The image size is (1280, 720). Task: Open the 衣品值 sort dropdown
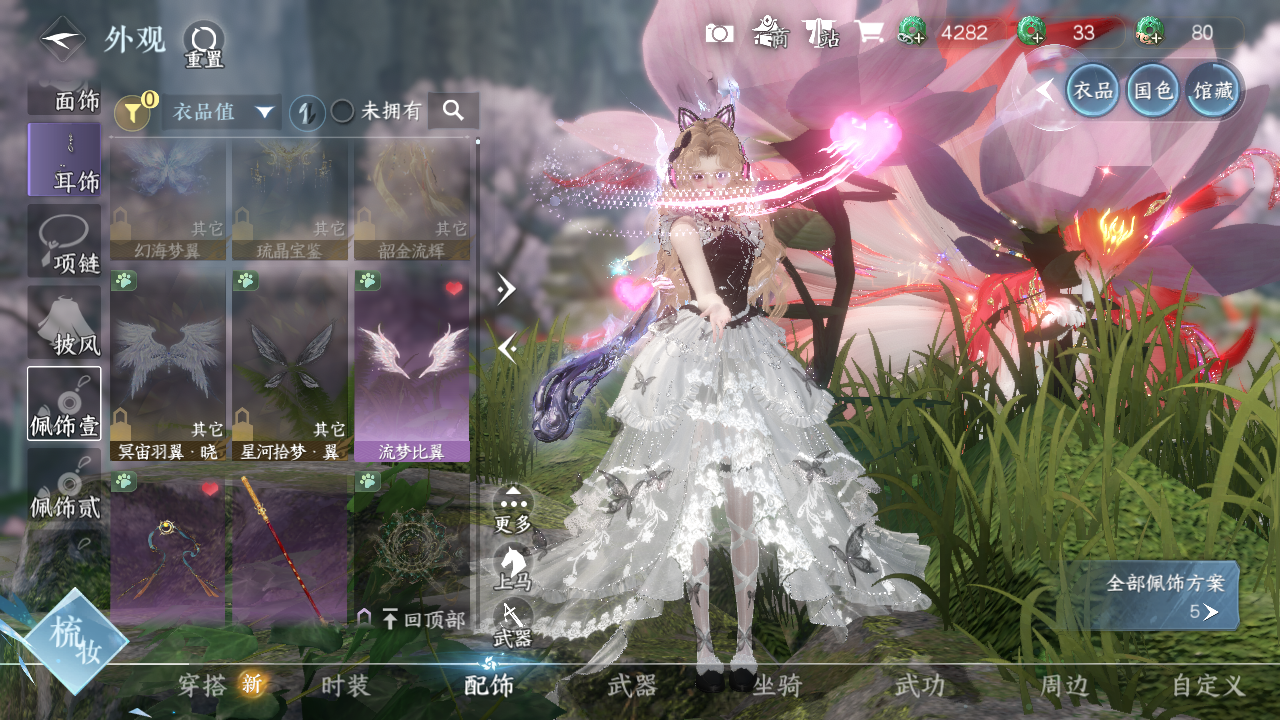tap(221, 112)
